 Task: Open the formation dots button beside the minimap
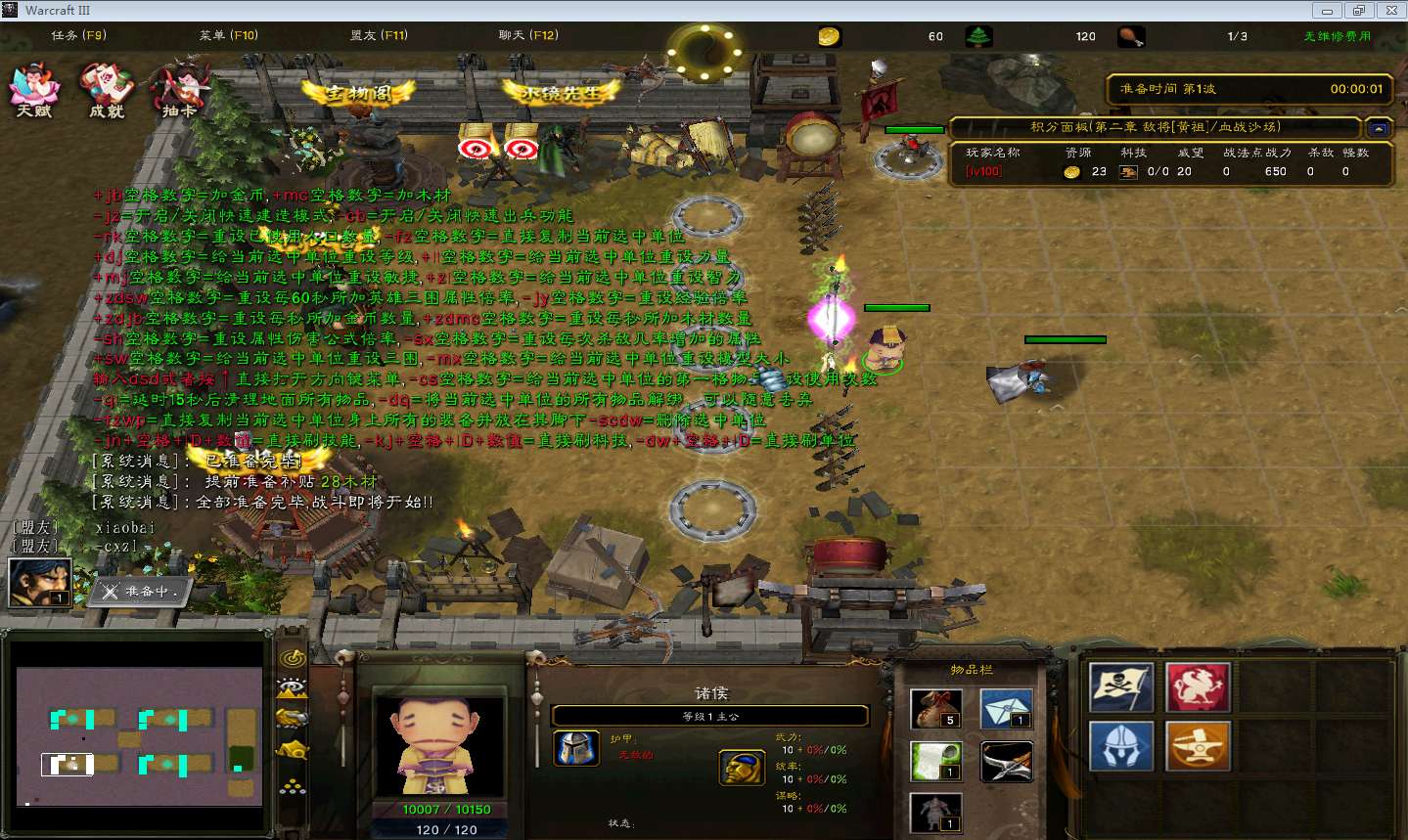[x=293, y=785]
